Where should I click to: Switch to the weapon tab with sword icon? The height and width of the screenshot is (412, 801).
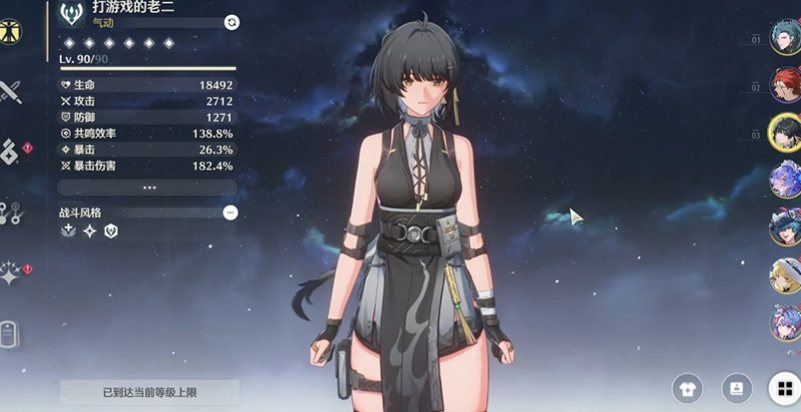point(11,92)
